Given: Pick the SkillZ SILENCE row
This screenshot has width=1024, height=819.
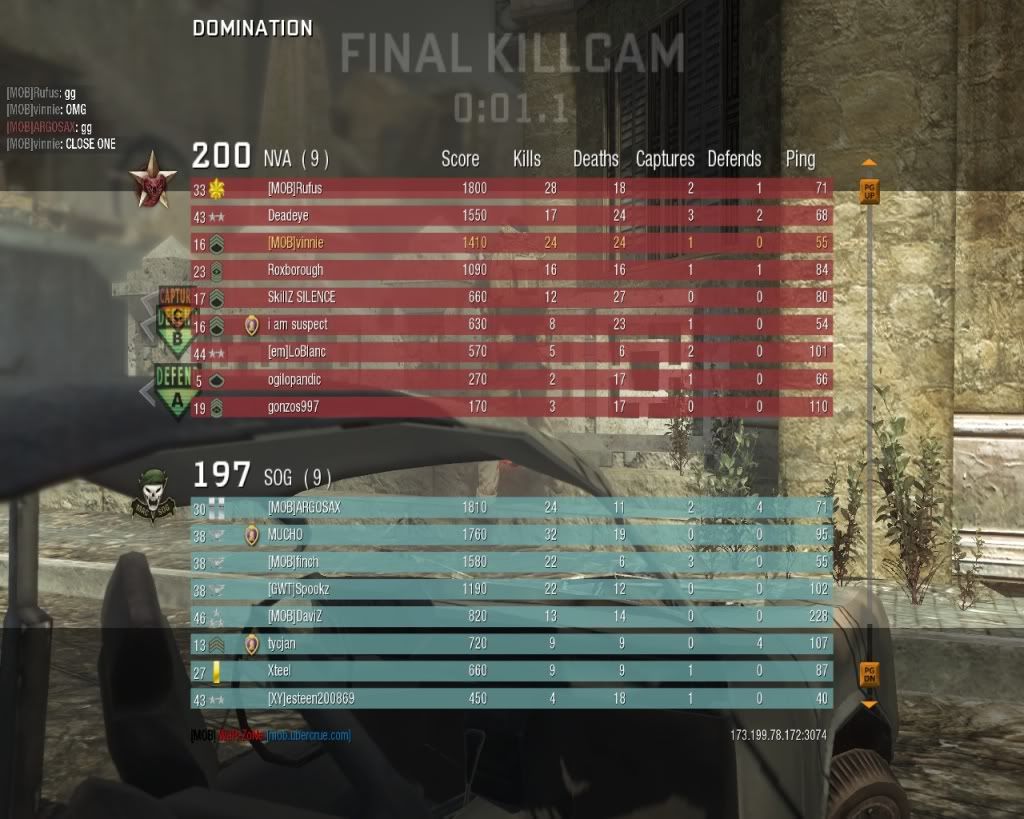Looking at the screenshot, I should 511,297.
